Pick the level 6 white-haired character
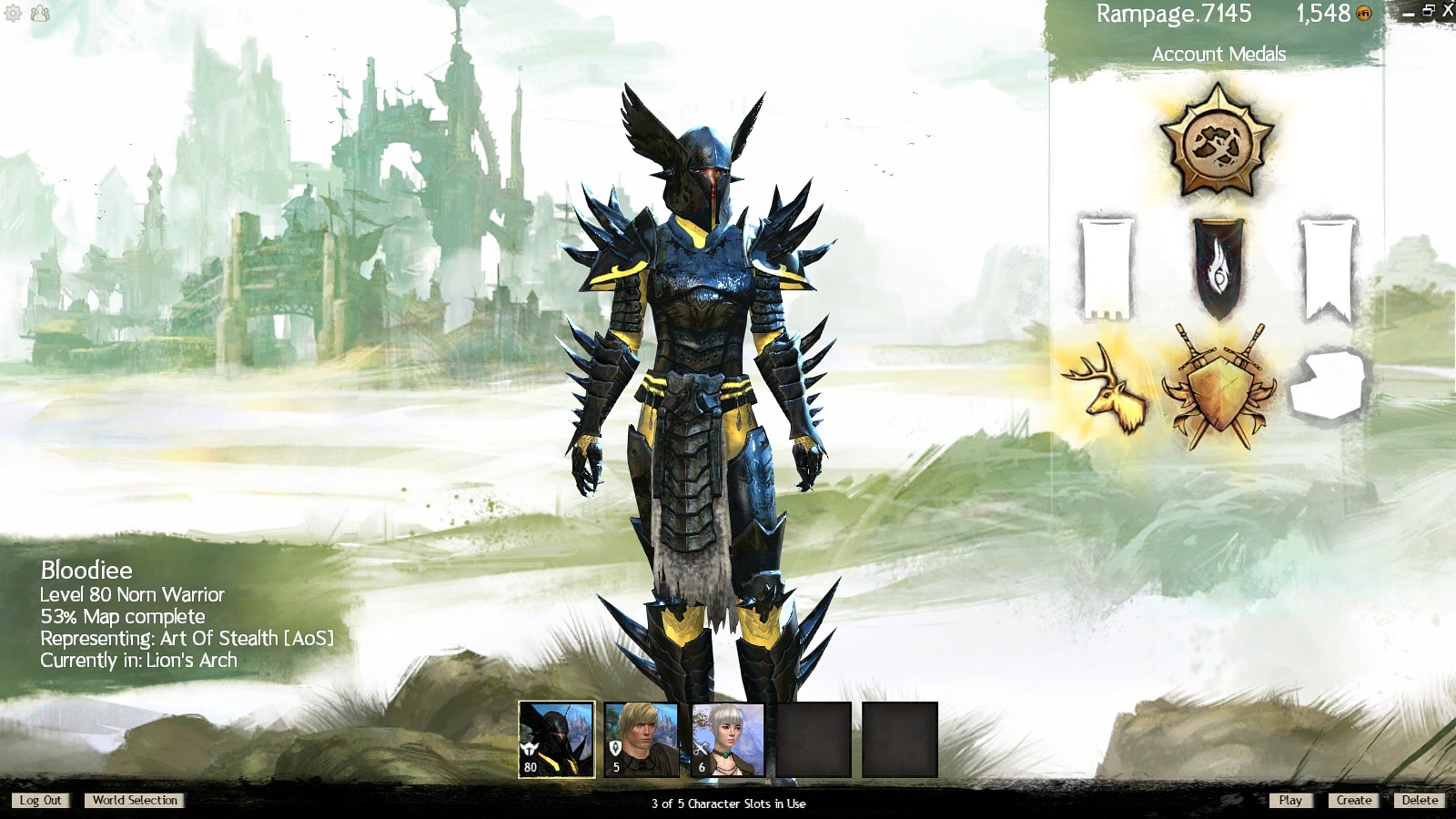This screenshot has width=1456, height=819. point(728,739)
